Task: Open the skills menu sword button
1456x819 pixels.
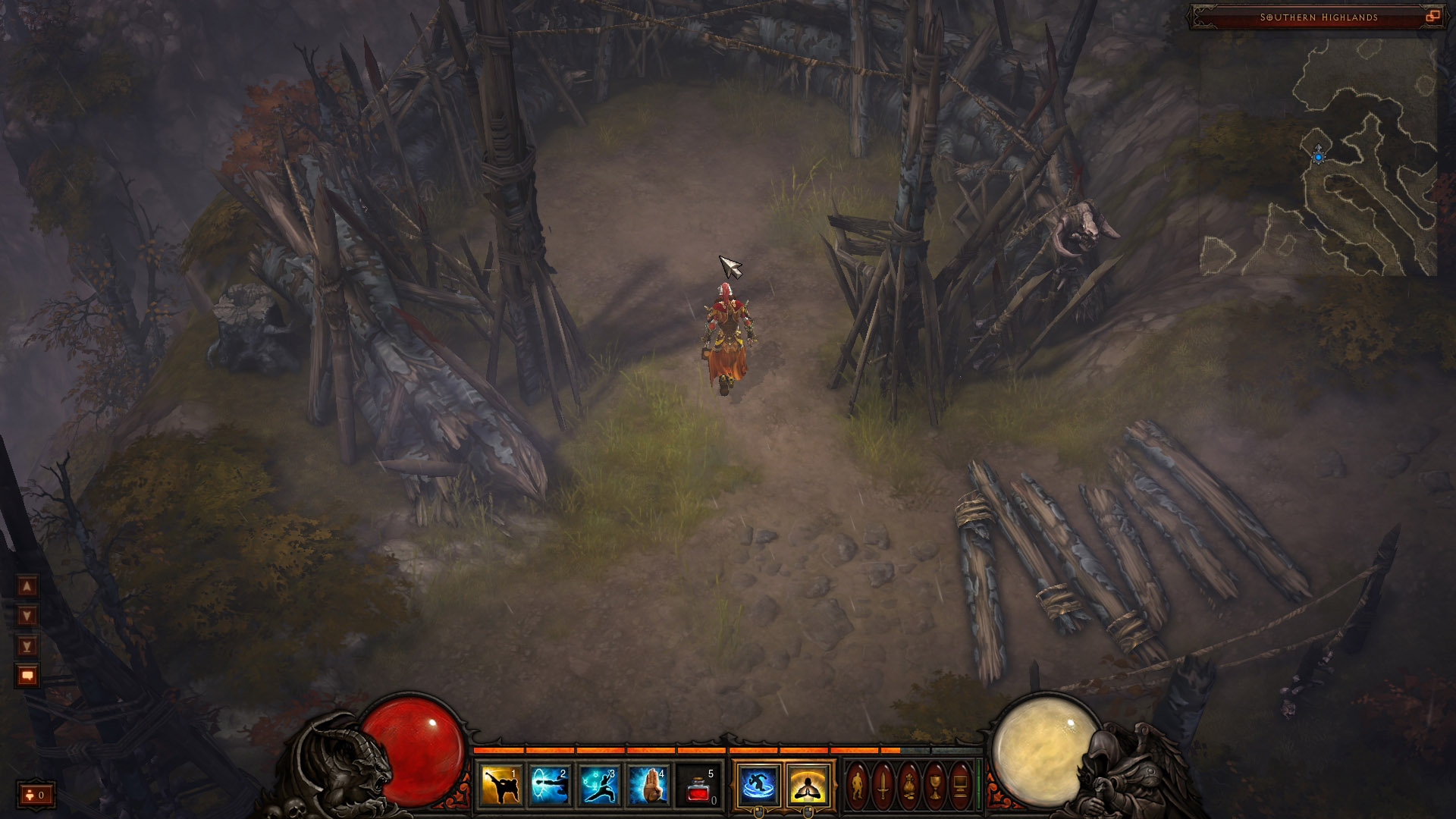Action: [x=883, y=786]
